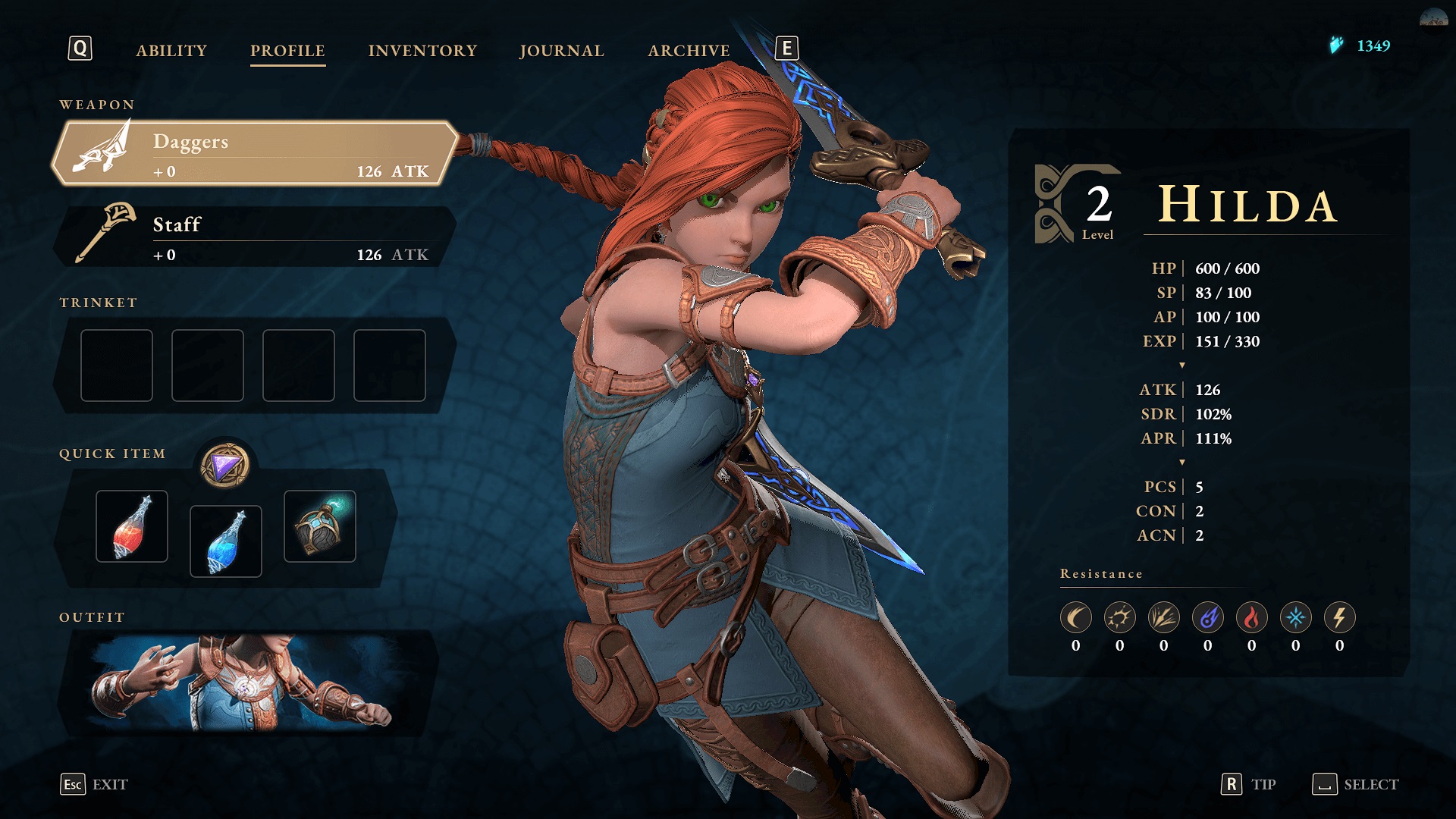Choose the Staff weapon slot
Image resolution: width=1456 pixels, height=819 pixels.
pyautogui.click(x=254, y=237)
